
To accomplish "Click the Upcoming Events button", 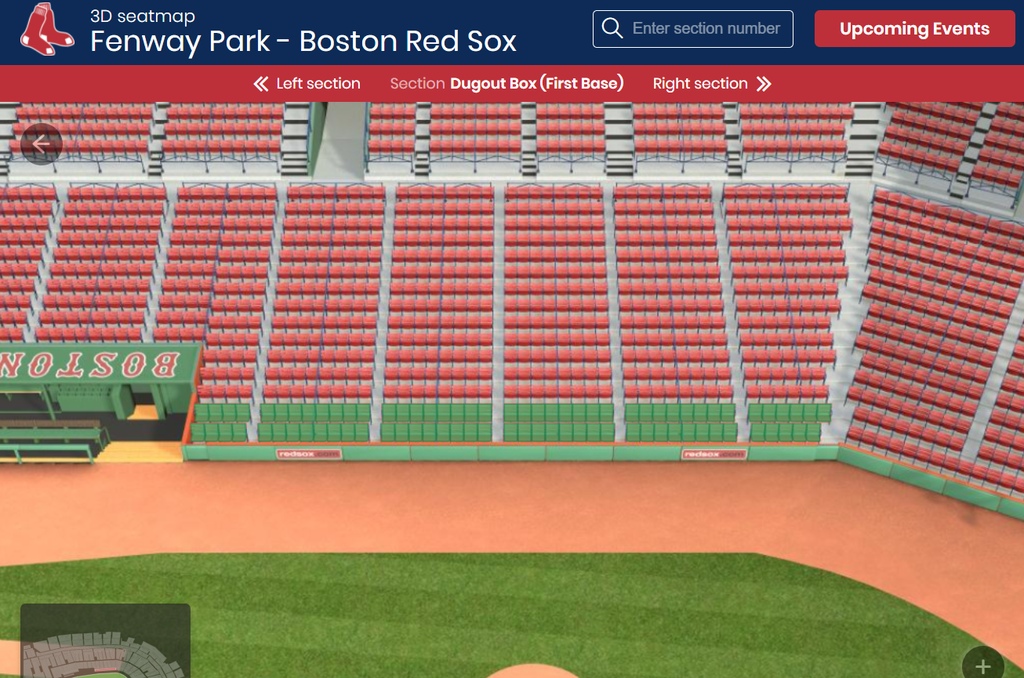I will [x=914, y=29].
